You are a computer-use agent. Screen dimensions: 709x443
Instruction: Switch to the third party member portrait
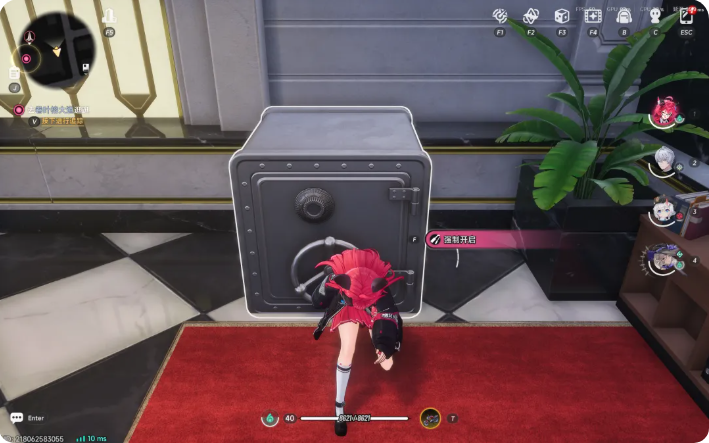(x=664, y=209)
